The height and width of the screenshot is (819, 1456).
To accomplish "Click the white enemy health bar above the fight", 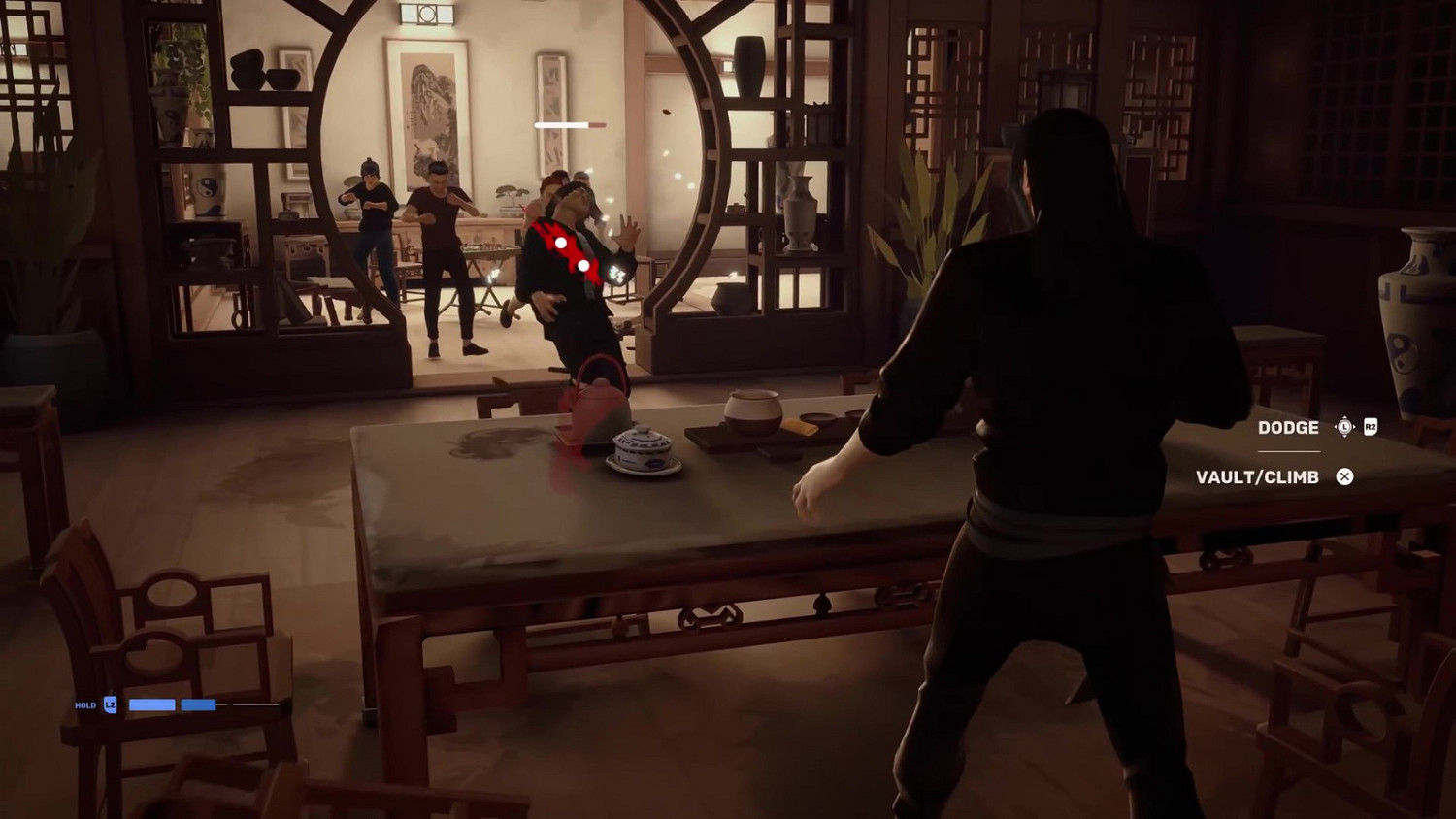I will tap(561, 124).
